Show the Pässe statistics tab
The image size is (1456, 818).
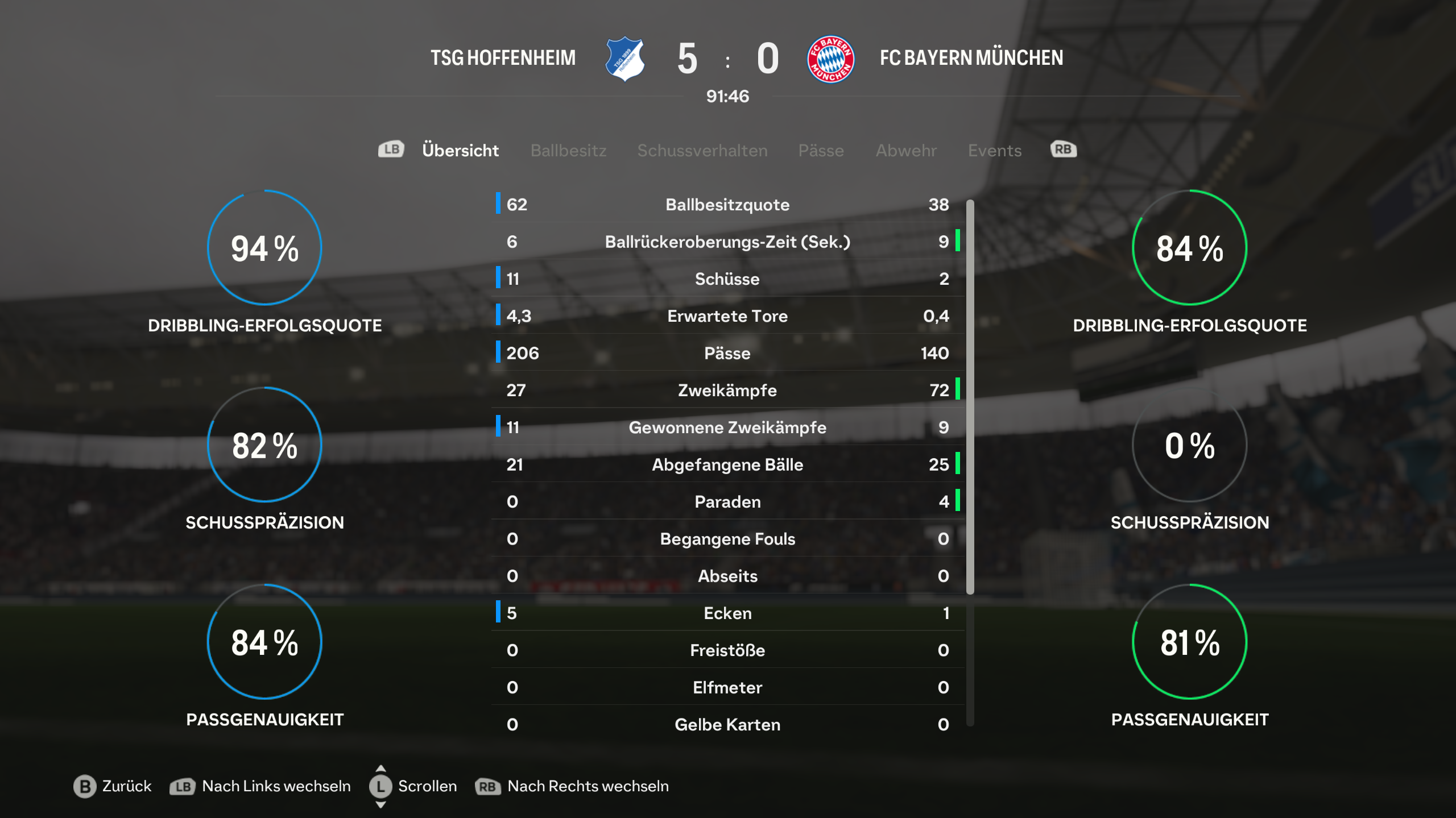point(821,151)
